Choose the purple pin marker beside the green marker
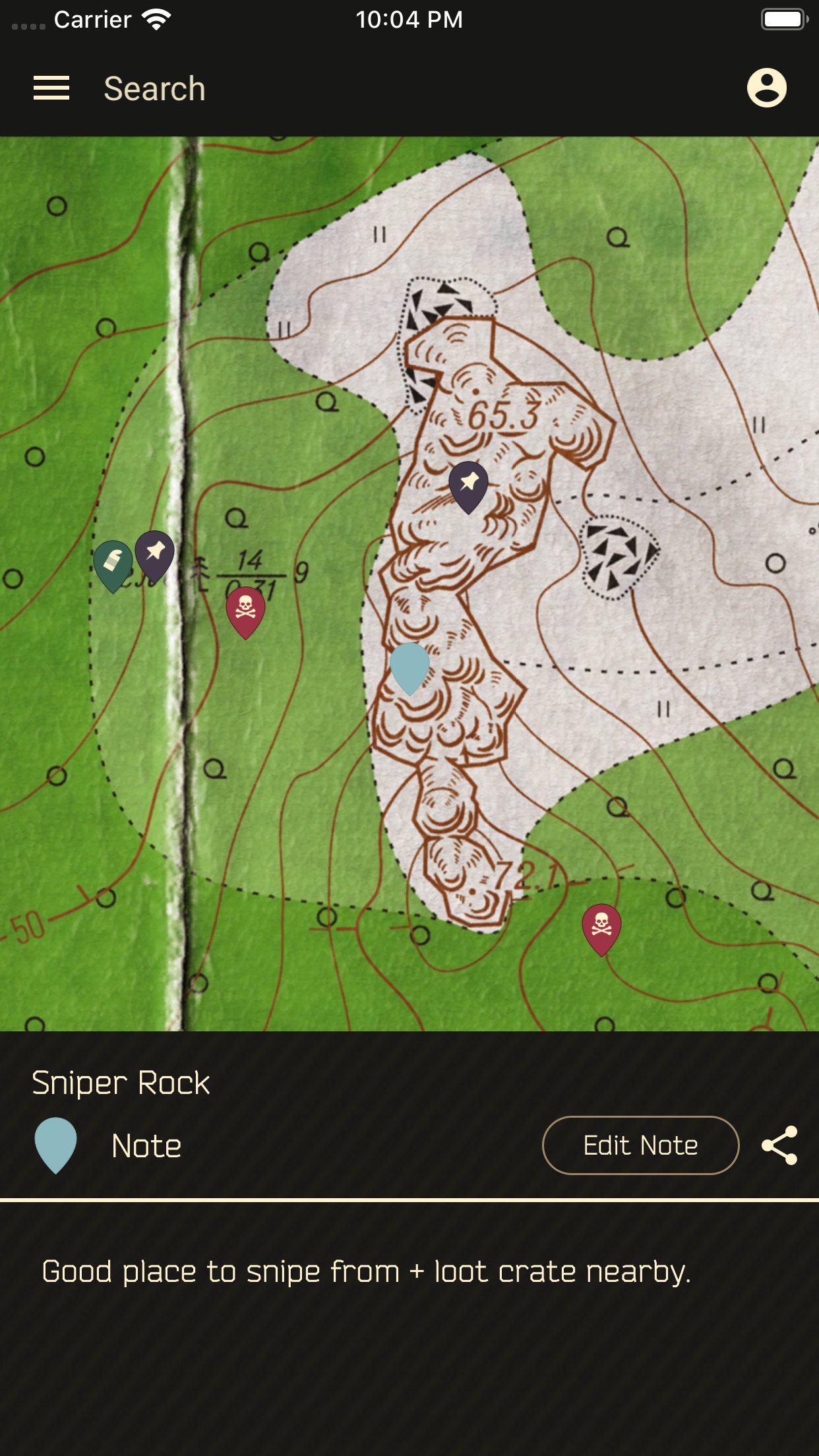 (155, 554)
